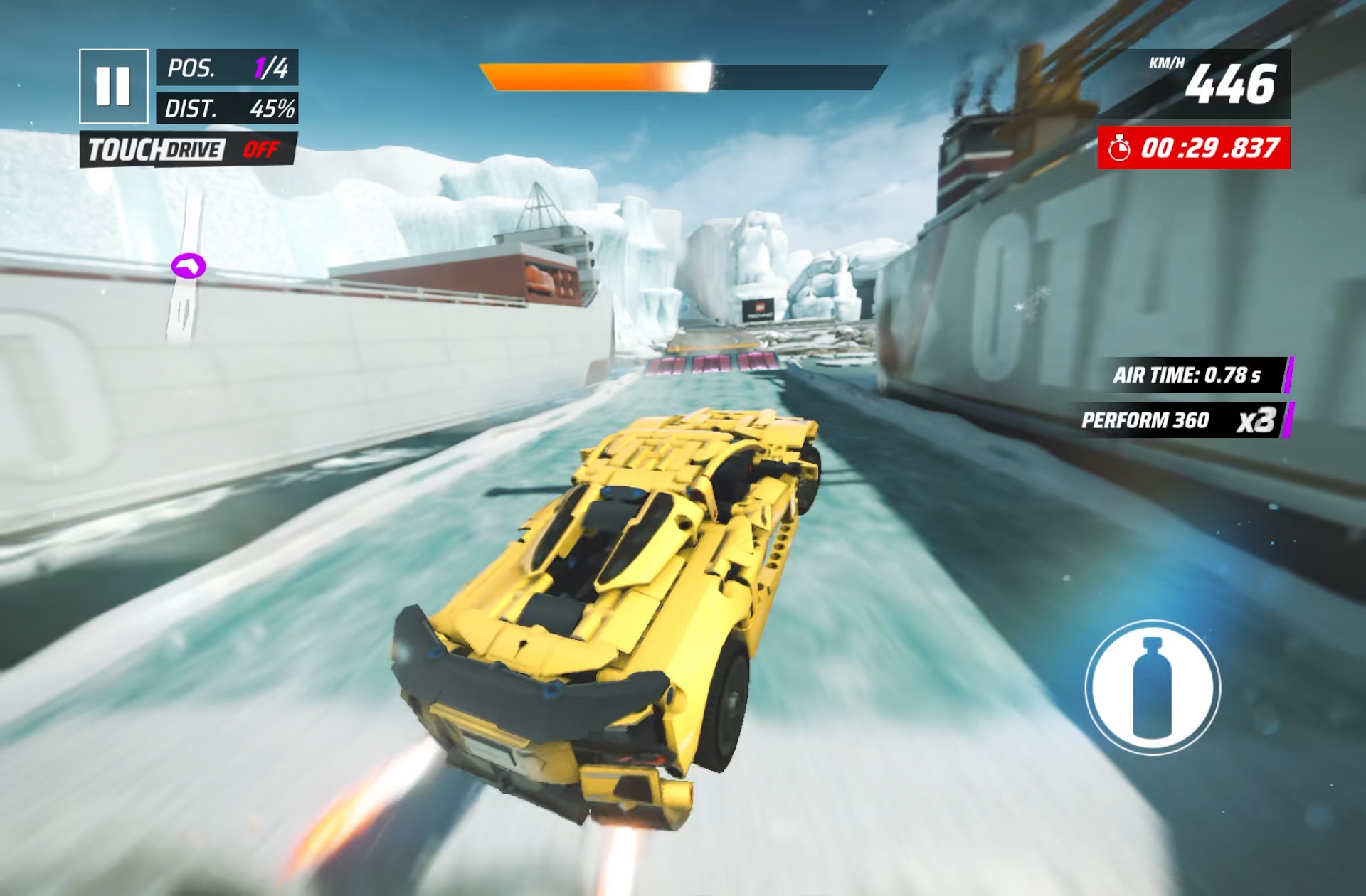Activate the nitro bottle boost
This screenshot has width=1366, height=896.
1152,687
